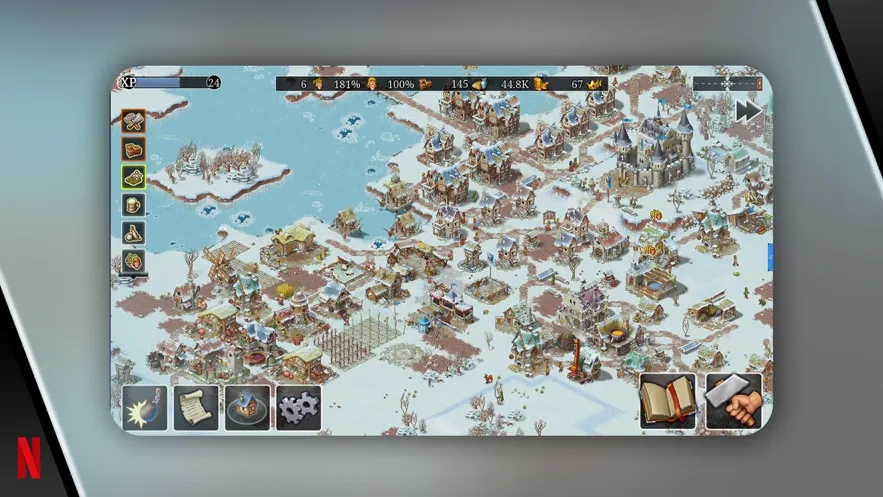Click the Netflix logo
Screen dimensions: 883x497
pos(30,461)
